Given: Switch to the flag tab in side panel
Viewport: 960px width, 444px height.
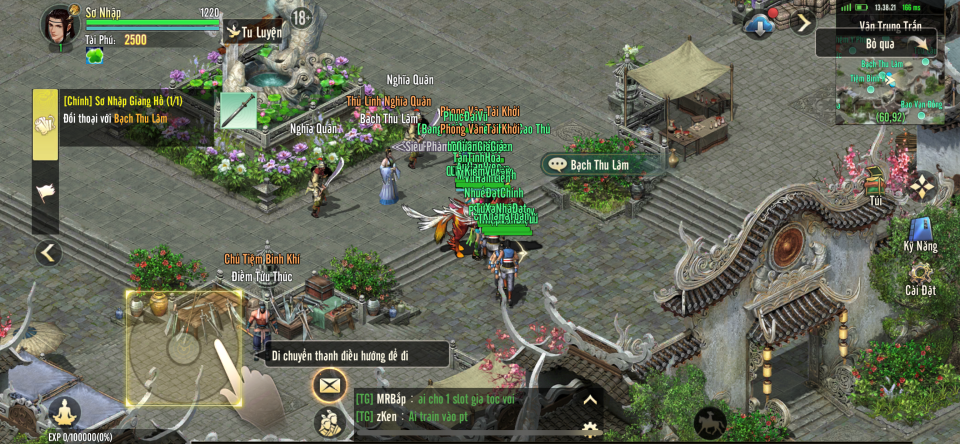Looking at the screenshot, I should [x=45, y=193].
